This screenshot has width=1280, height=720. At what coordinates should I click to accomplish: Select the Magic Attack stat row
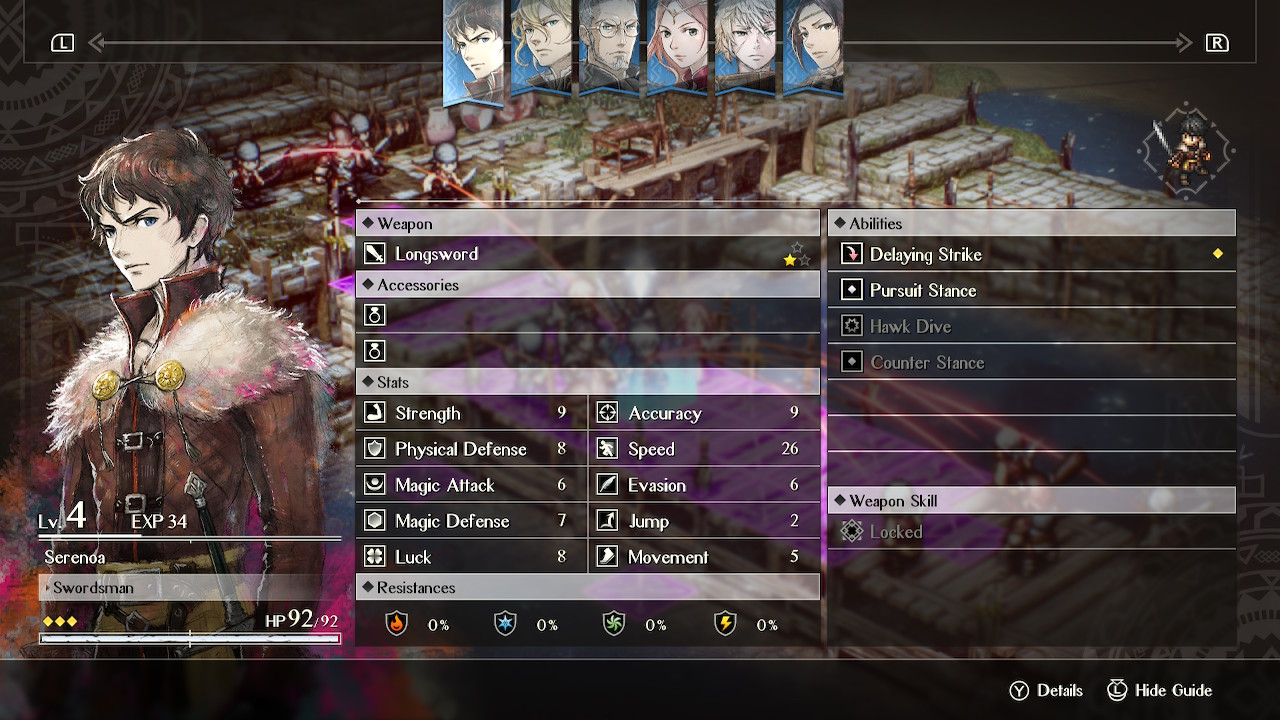point(471,486)
